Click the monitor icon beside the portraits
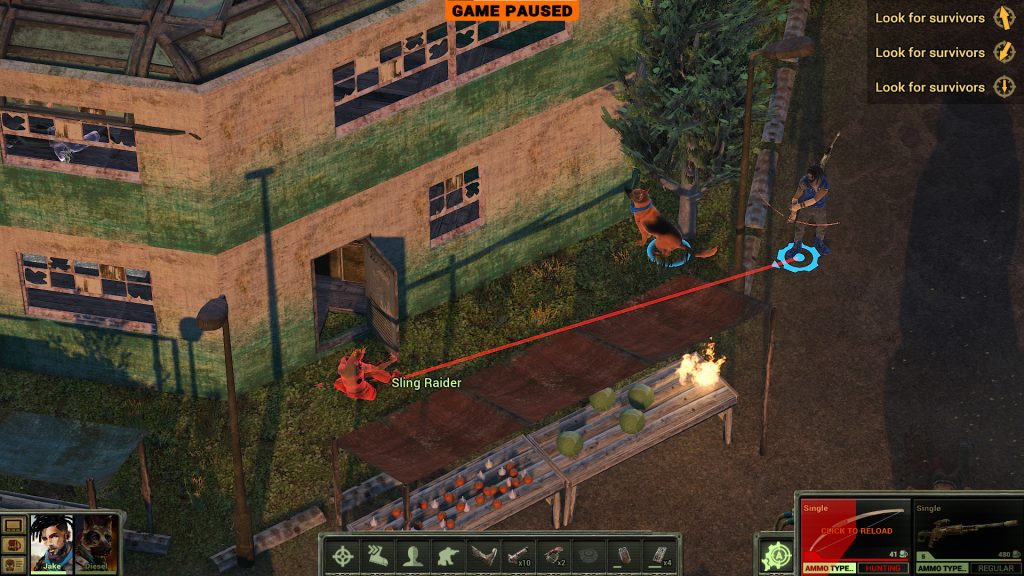The height and width of the screenshot is (576, 1024). (x=14, y=525)
